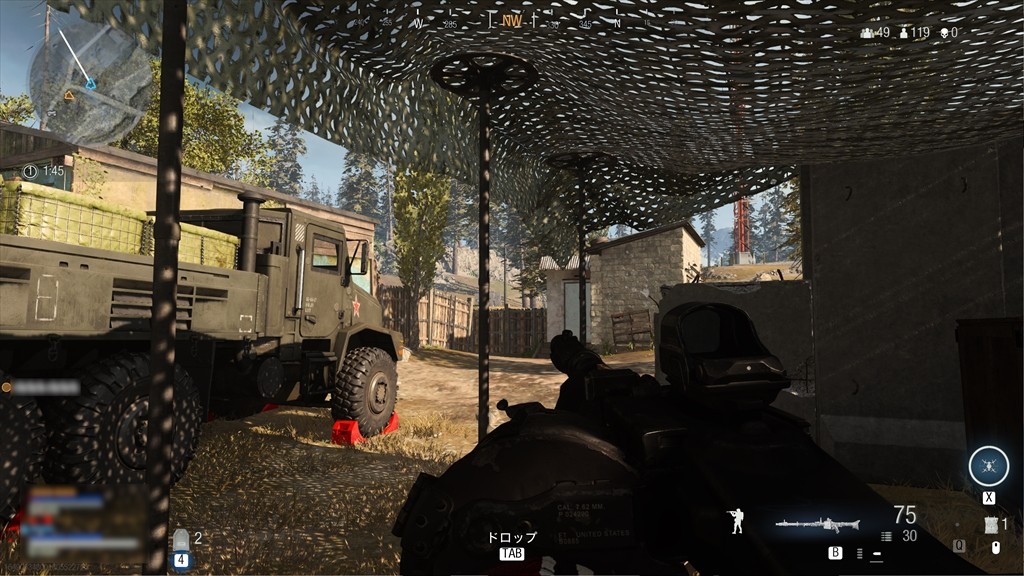This screenshot has width=1024, height=576.
Task: Use the armor plate item
Action: 181,541
